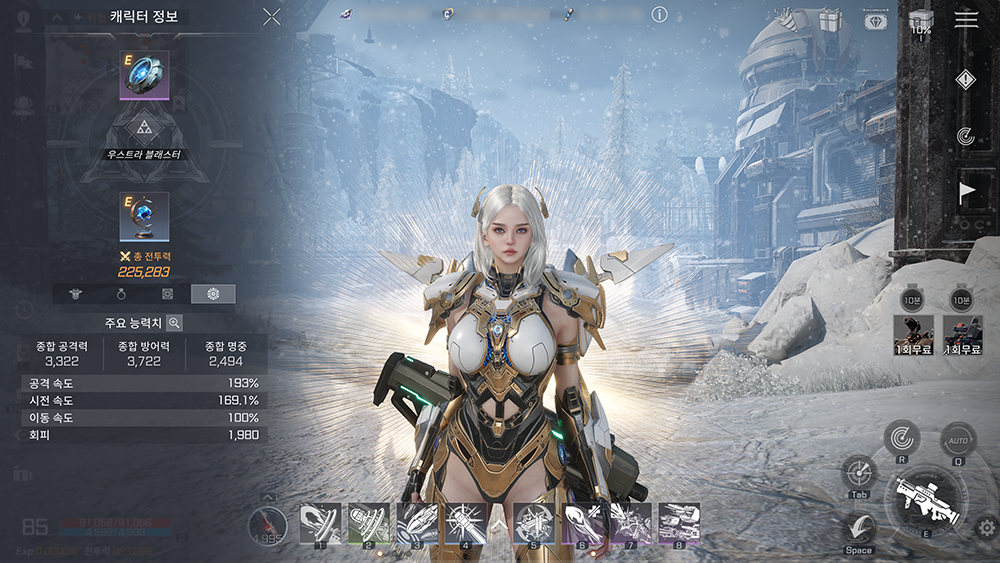Open the diamond exclamation alert icon
1000x563 pixels.
coord(965,80)
